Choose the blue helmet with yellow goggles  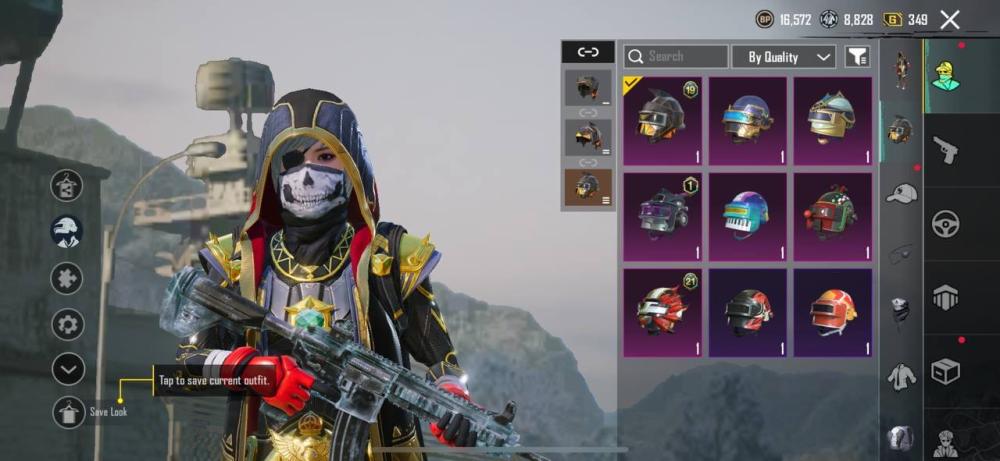(748, 121)
